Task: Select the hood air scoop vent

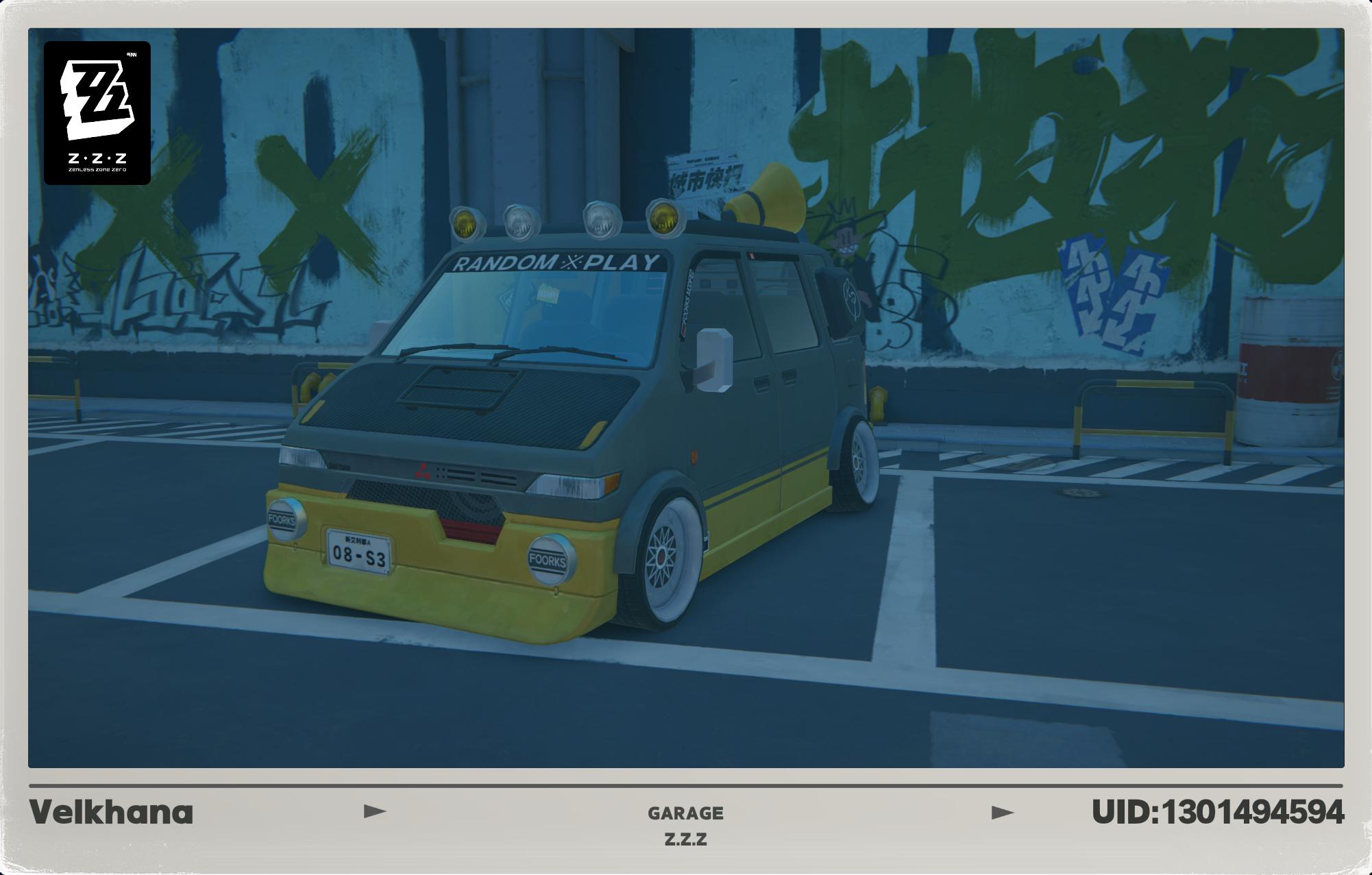Action: coord(458,388)
